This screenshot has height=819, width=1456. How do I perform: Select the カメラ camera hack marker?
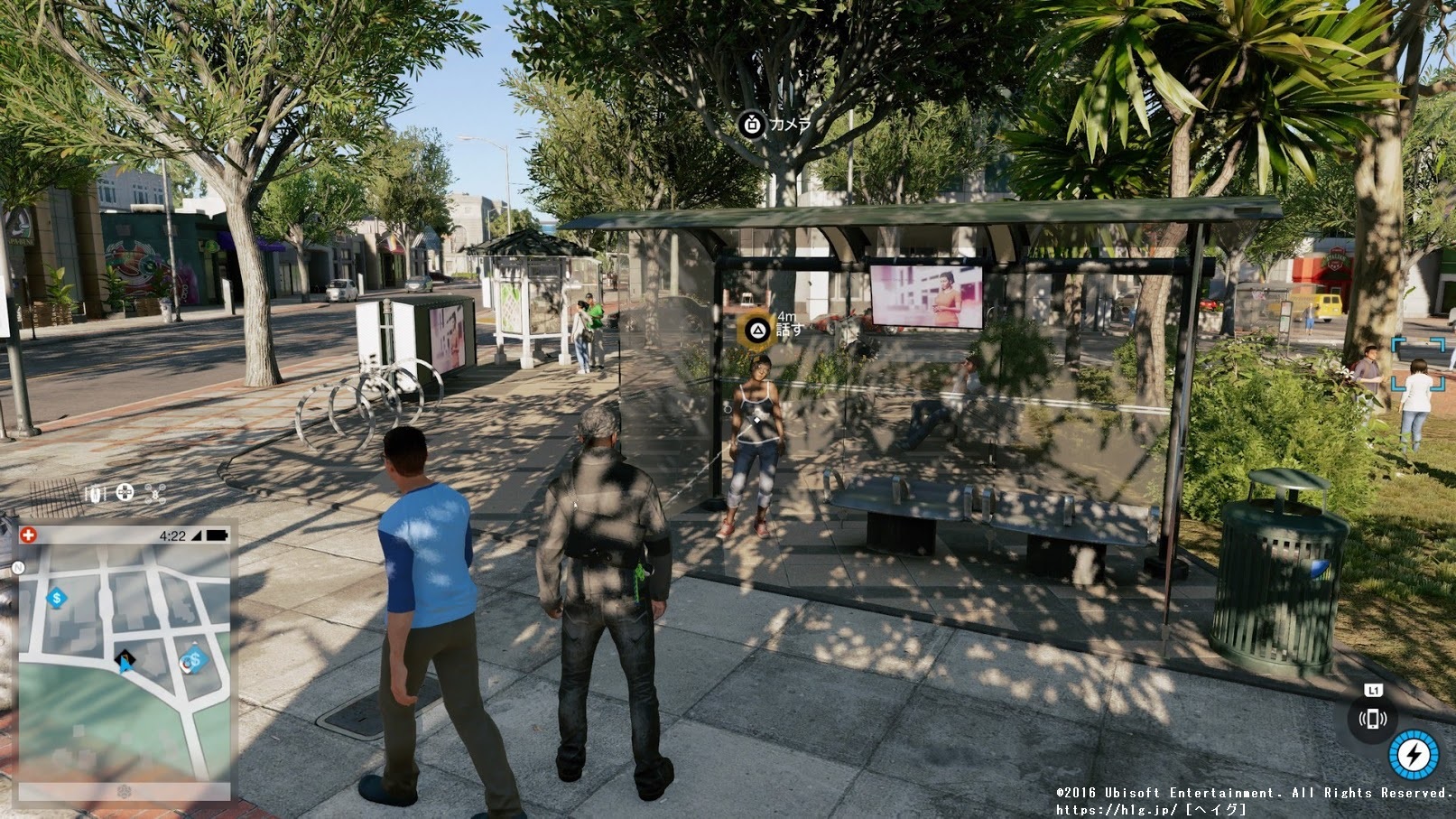point(752,124)
